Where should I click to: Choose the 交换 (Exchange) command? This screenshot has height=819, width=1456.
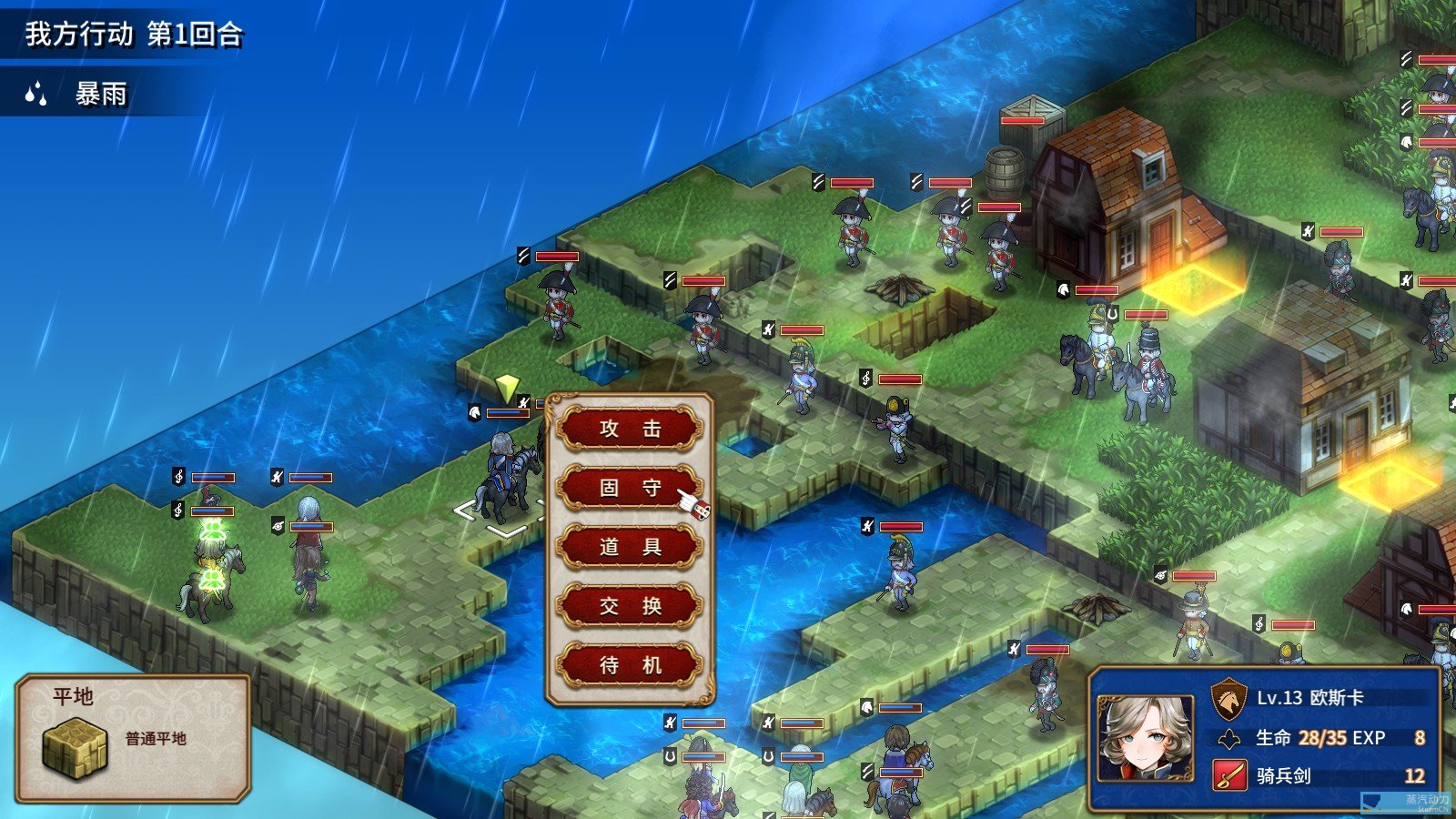tap(630, 606)
